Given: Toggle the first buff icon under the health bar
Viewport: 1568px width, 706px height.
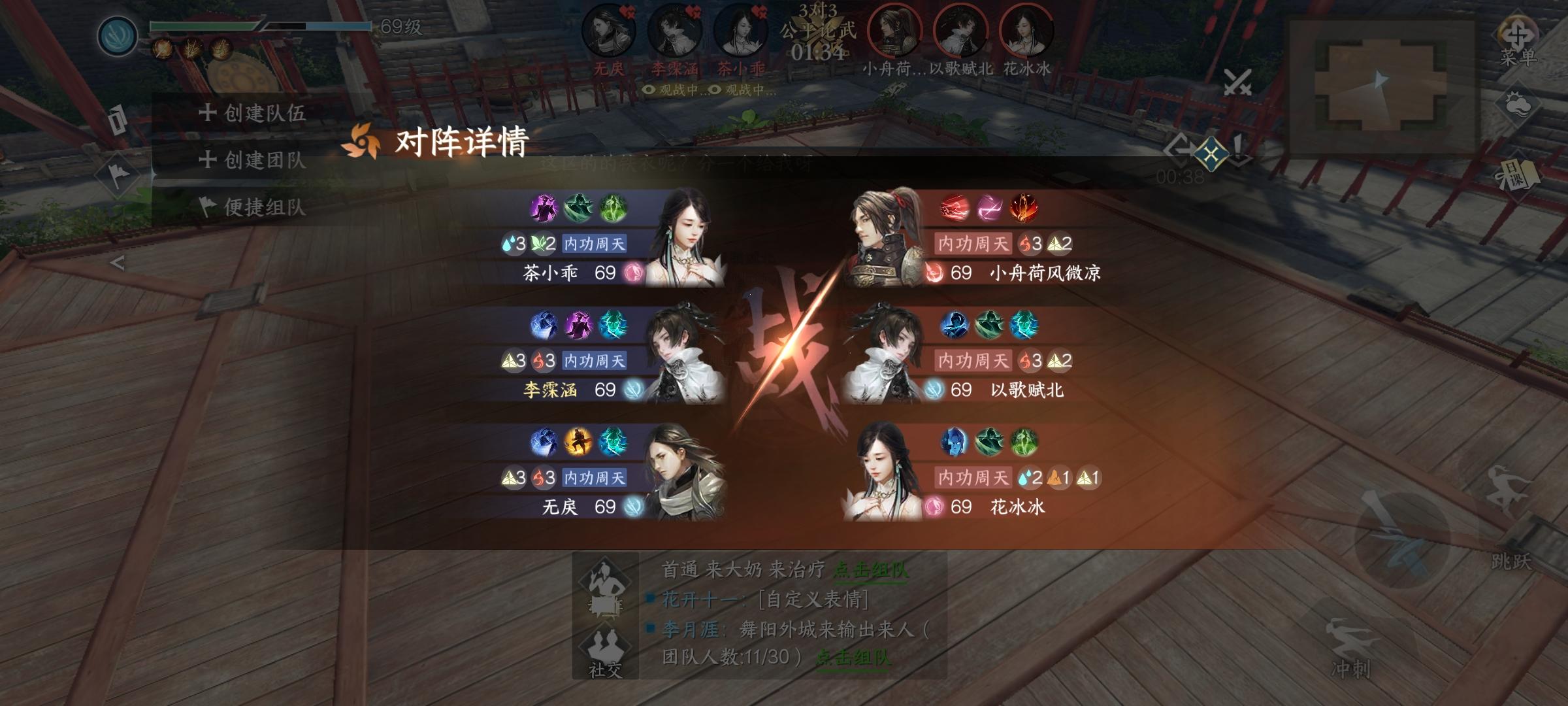Looking at the screenshot, I should (x=162, y=48).
